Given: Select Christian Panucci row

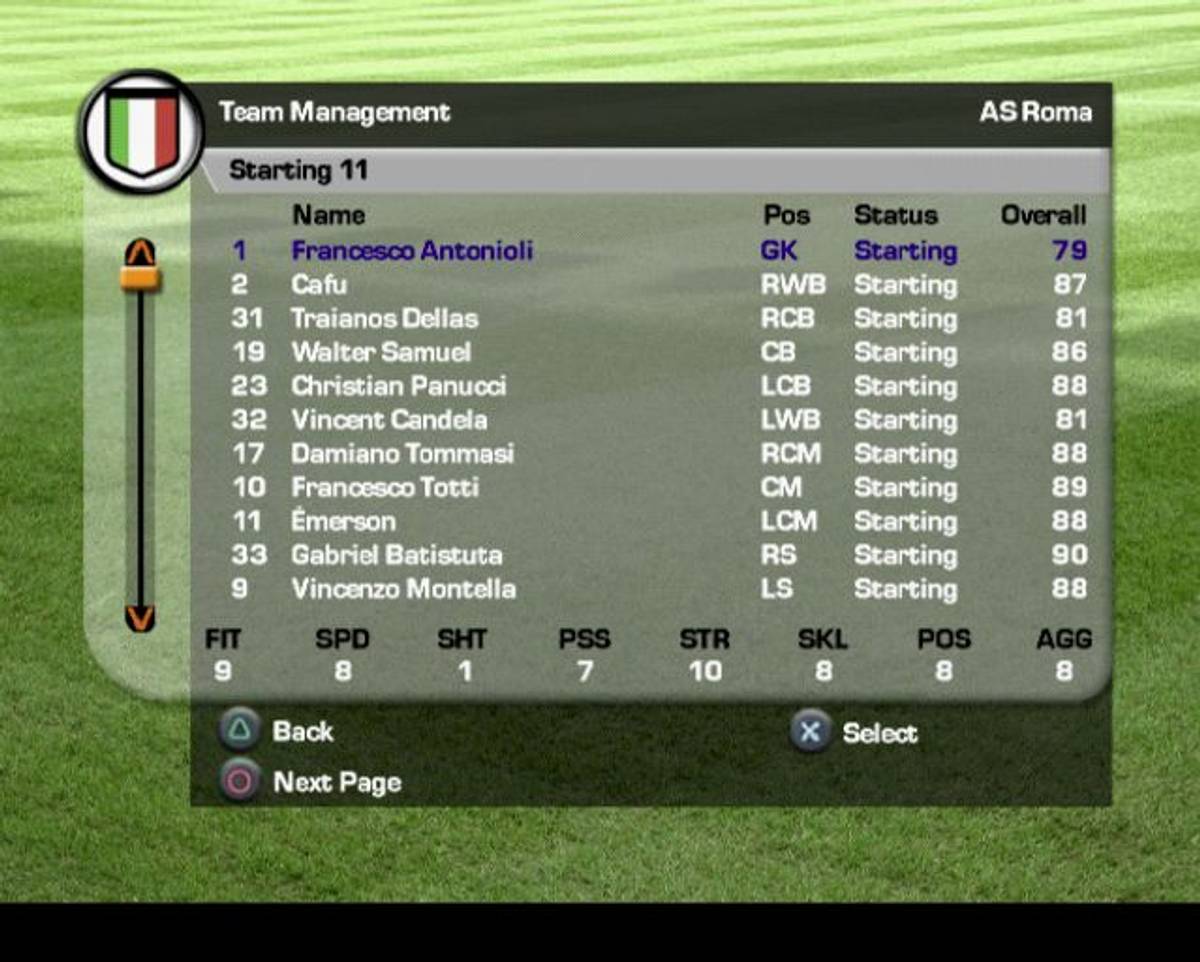Looking at the screenshot, I should [398, 386].
